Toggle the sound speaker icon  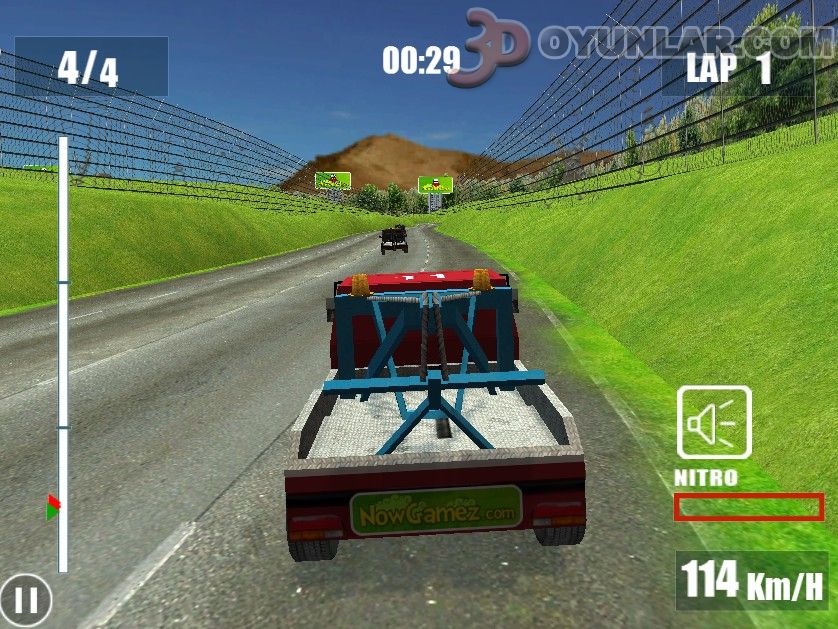714,423
